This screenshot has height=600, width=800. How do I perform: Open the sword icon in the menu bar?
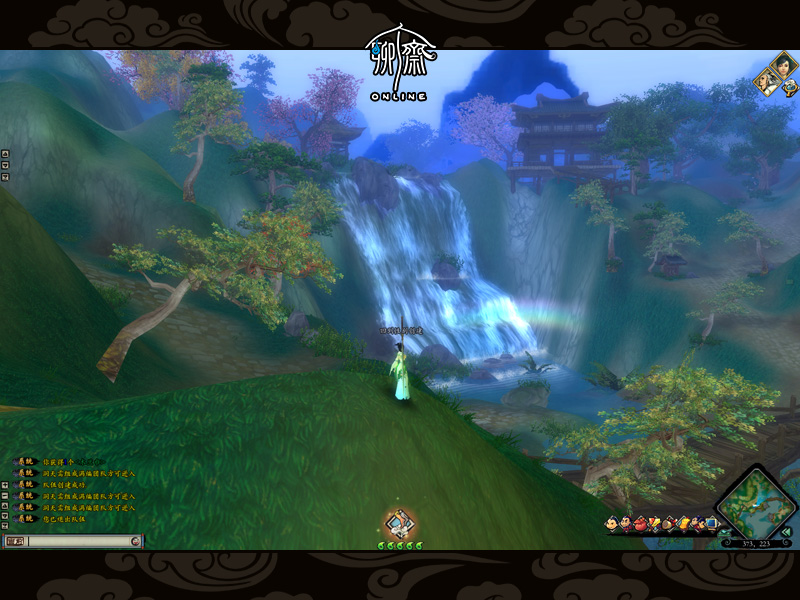[x=654, y=523]
